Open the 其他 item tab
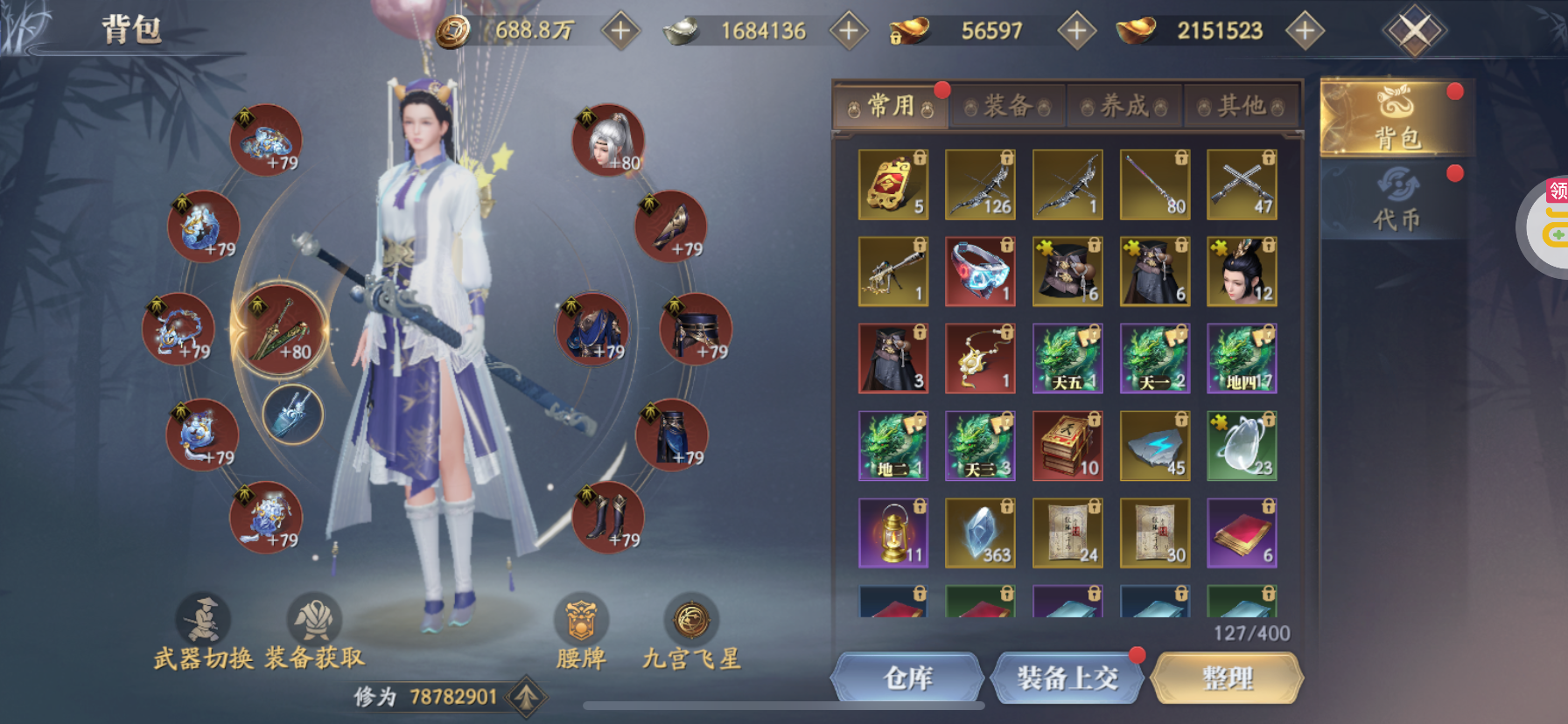Image resolution: width=1568 pixels, height=724 pixels. tap(1242, 107)
